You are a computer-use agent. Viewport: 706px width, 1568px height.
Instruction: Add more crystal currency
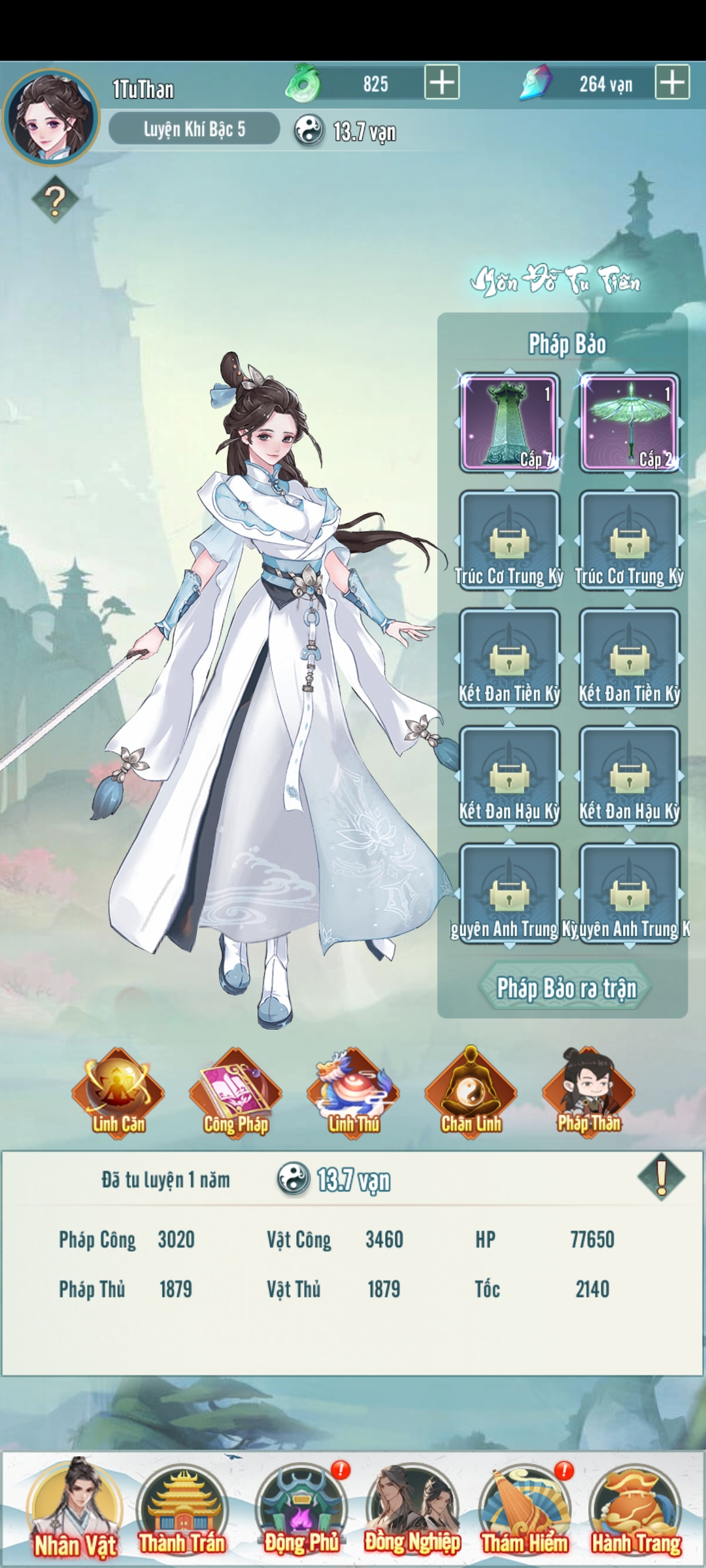[672, 82]
